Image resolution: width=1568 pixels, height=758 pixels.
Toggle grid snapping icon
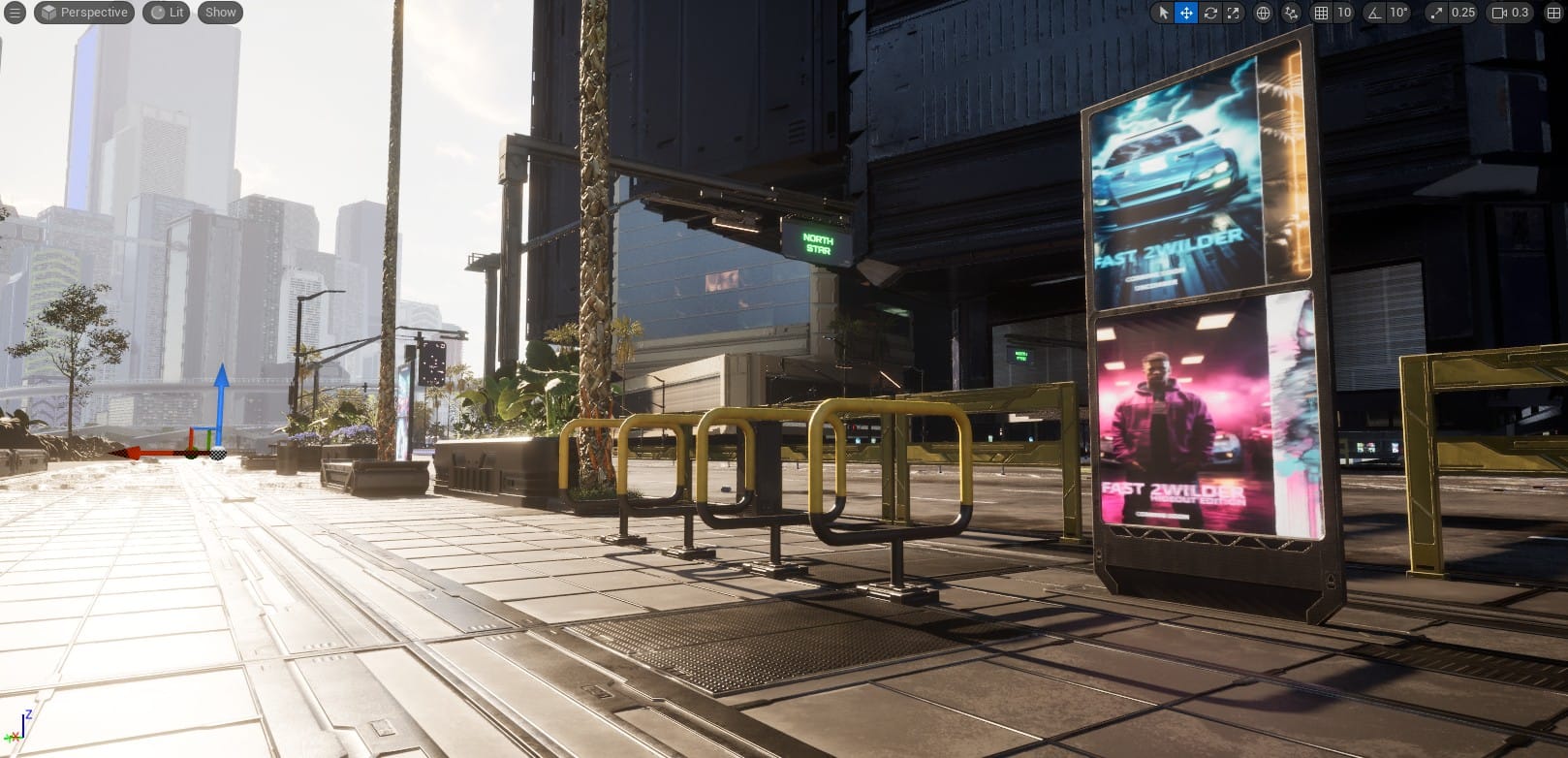(1321, 13)
